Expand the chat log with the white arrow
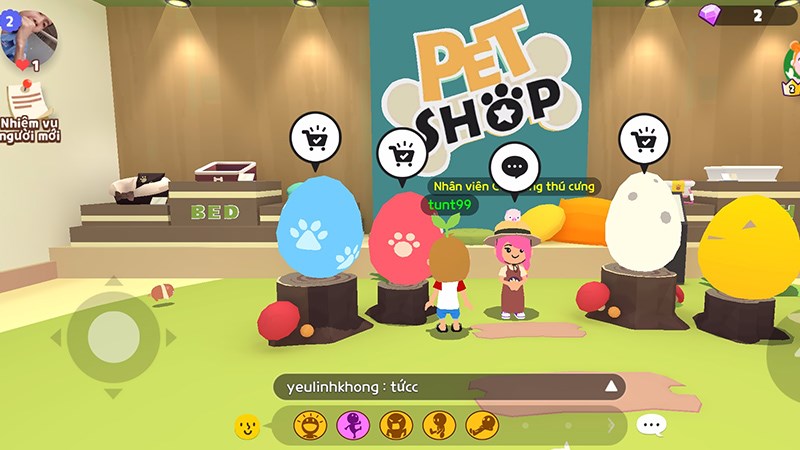This screenshot has height=450, width=800. [x=610, y=387]
